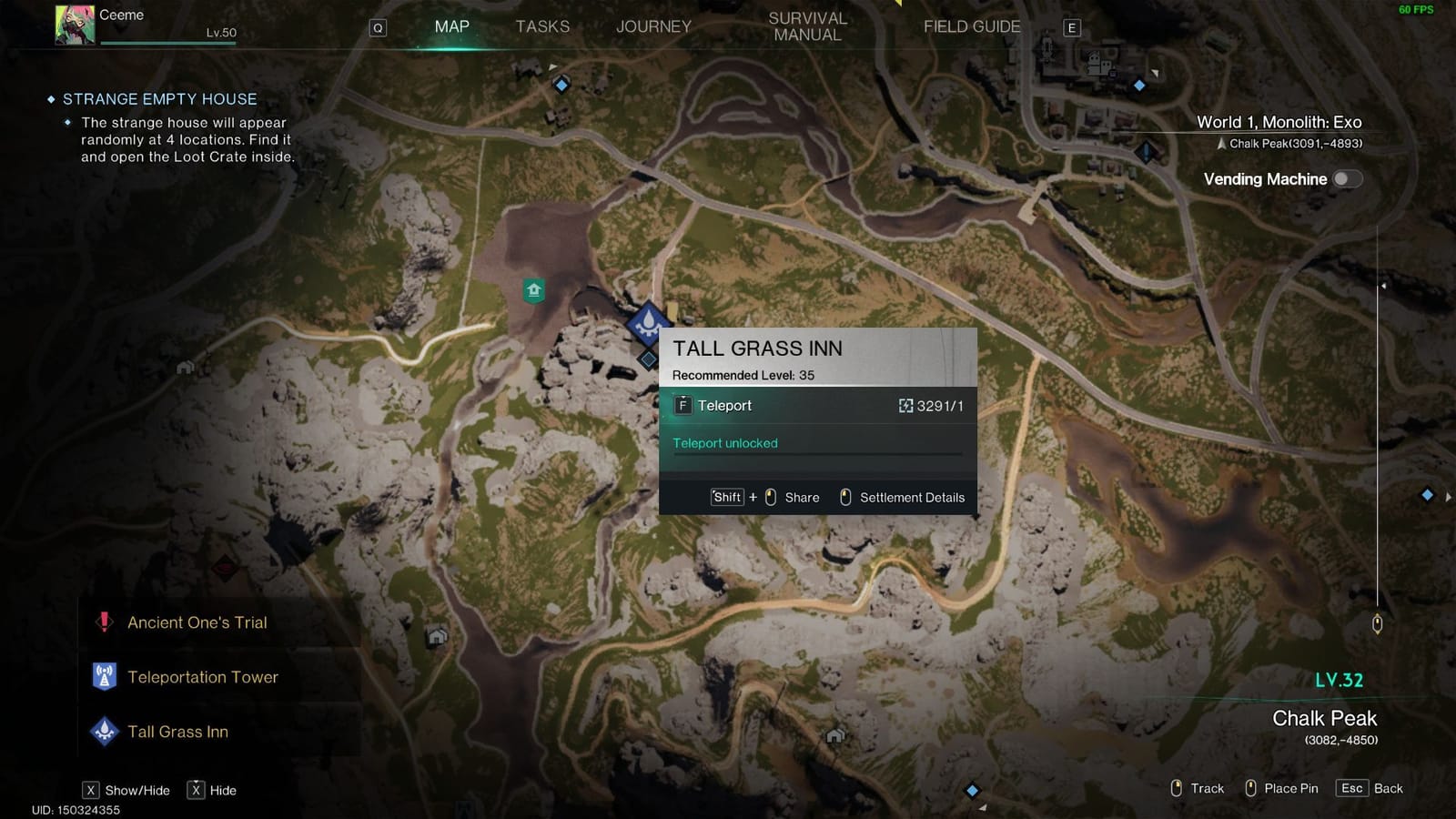Pick Tall Grass Inn from the location list
This screenshot has height=819, width=1456.
177,732
